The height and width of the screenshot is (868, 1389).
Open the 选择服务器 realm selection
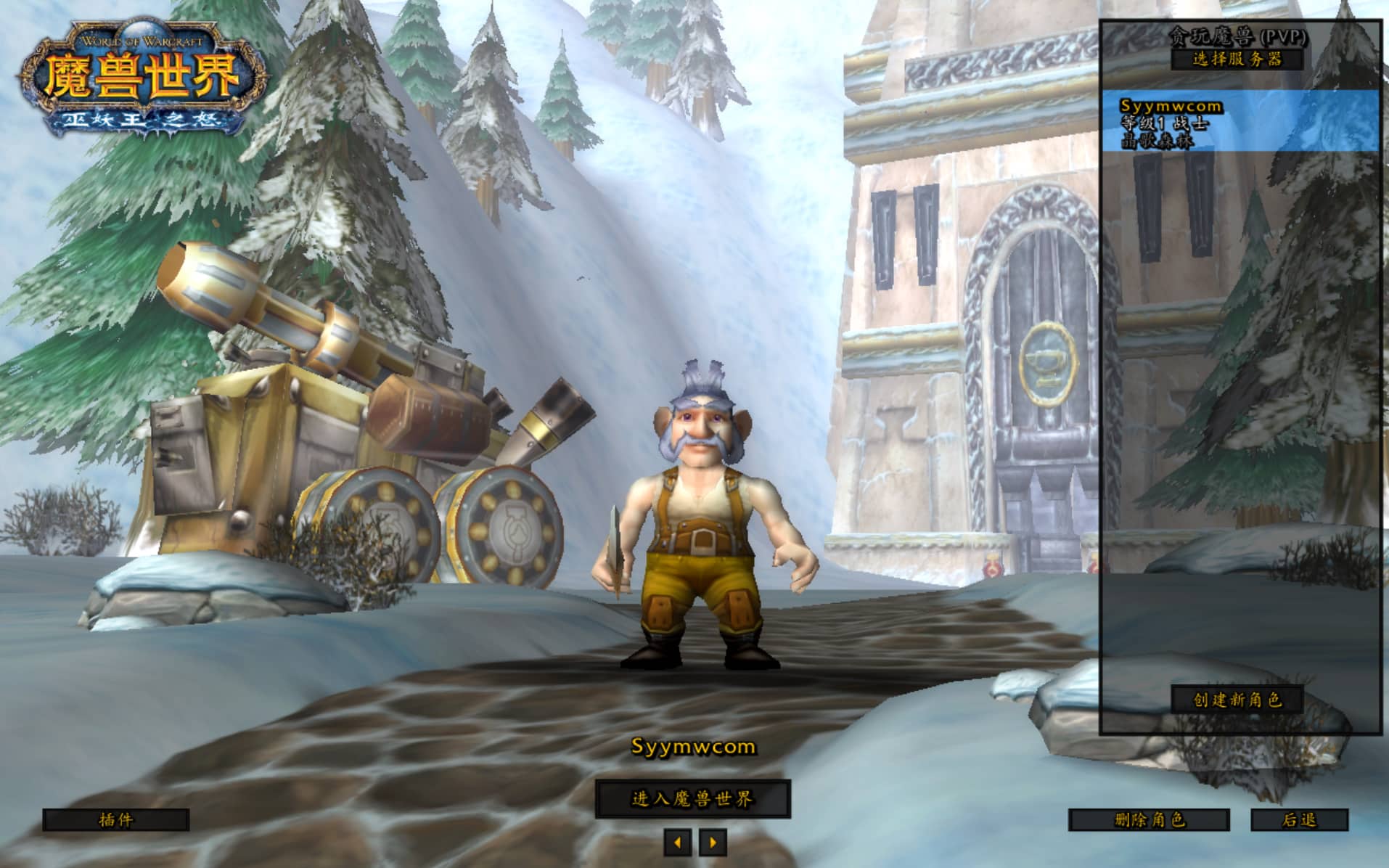tap(1237, 59)
